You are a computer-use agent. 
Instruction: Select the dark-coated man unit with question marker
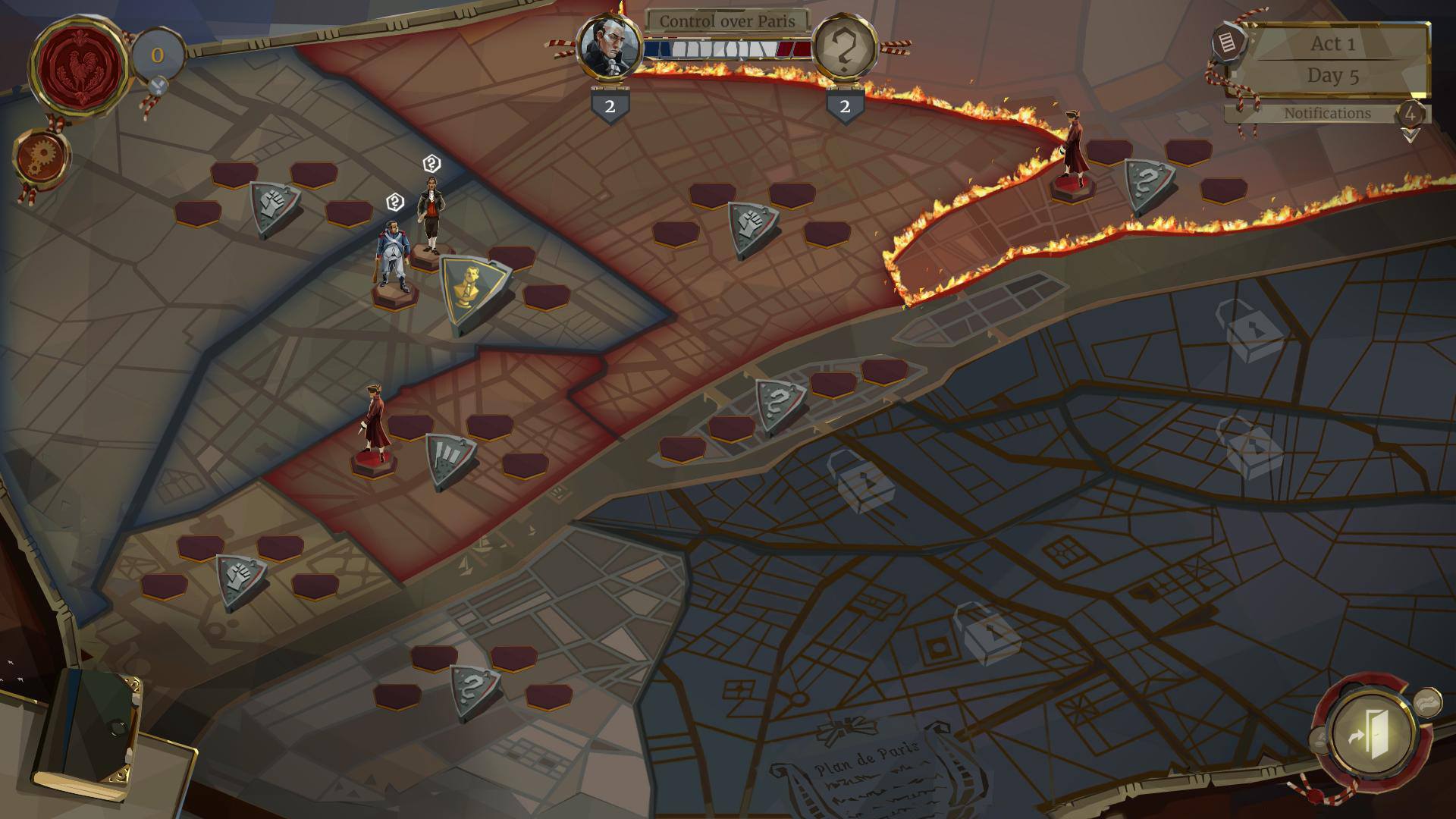pyautogui.click(x=431, y=215)
